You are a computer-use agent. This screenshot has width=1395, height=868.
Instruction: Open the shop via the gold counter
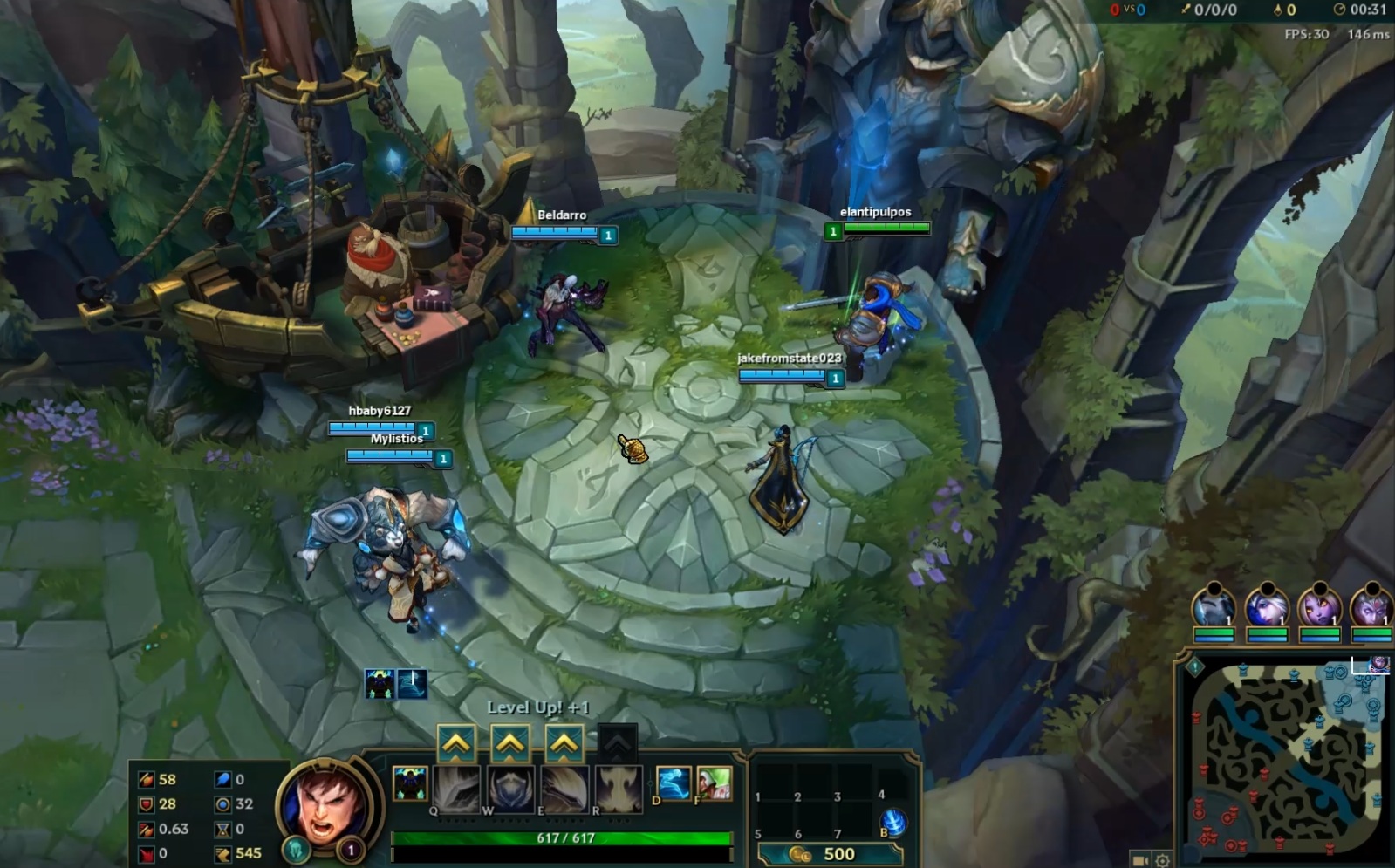click(x=833, y=855)
